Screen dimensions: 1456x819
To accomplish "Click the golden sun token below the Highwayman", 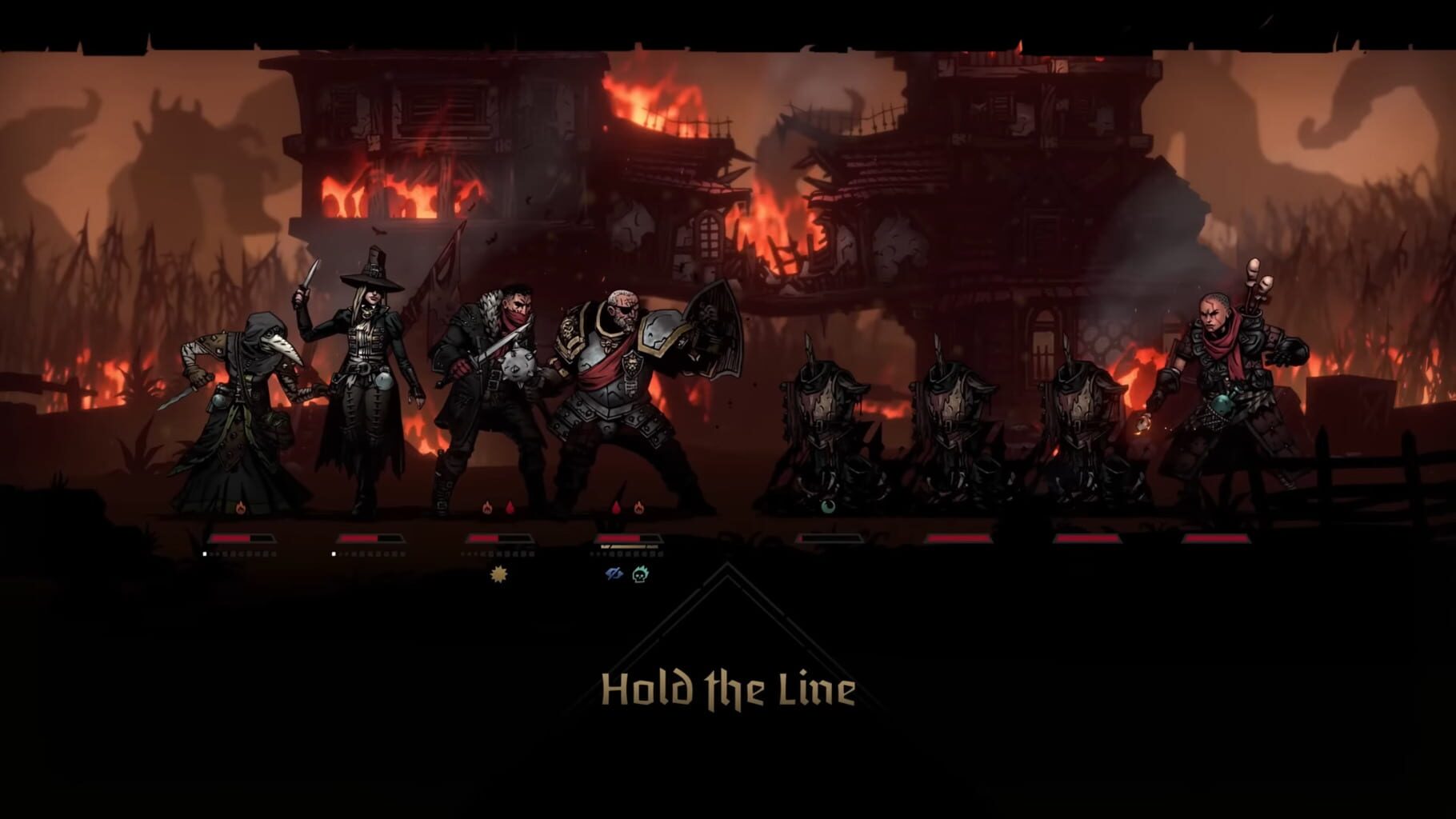I will pyautogui.click(x=498, y=576).
